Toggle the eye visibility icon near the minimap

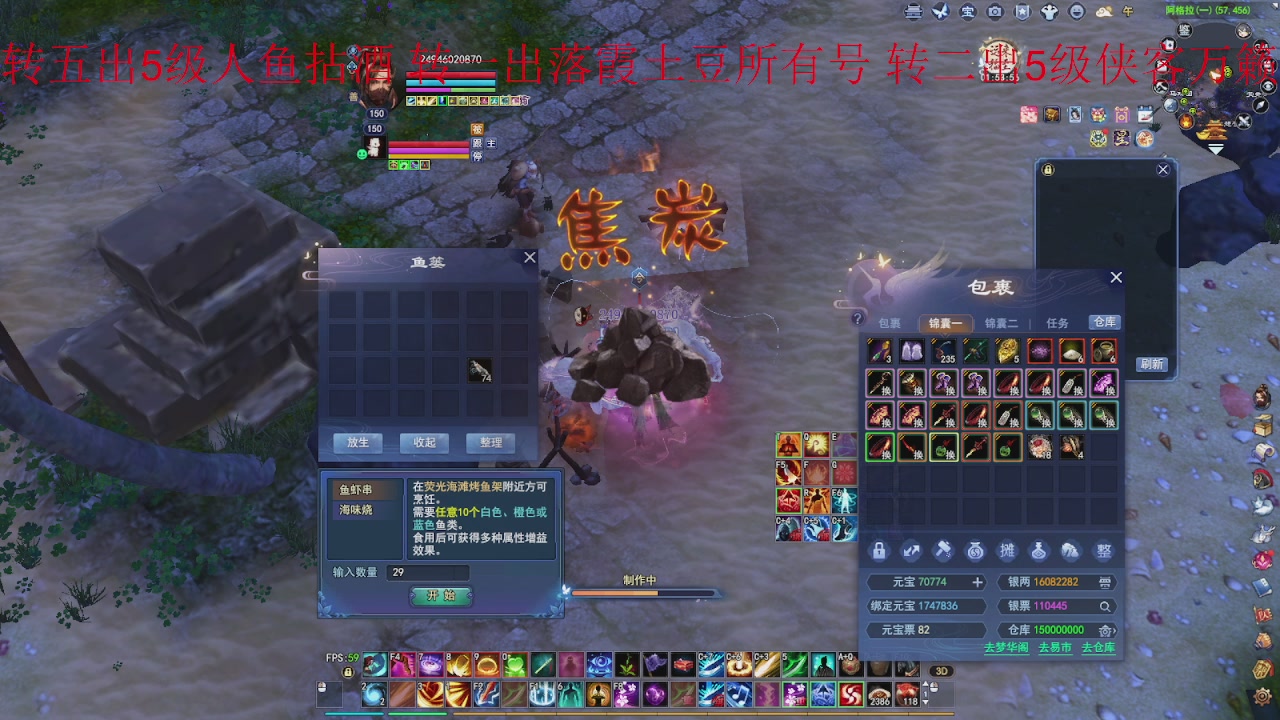click(1268, 86)
